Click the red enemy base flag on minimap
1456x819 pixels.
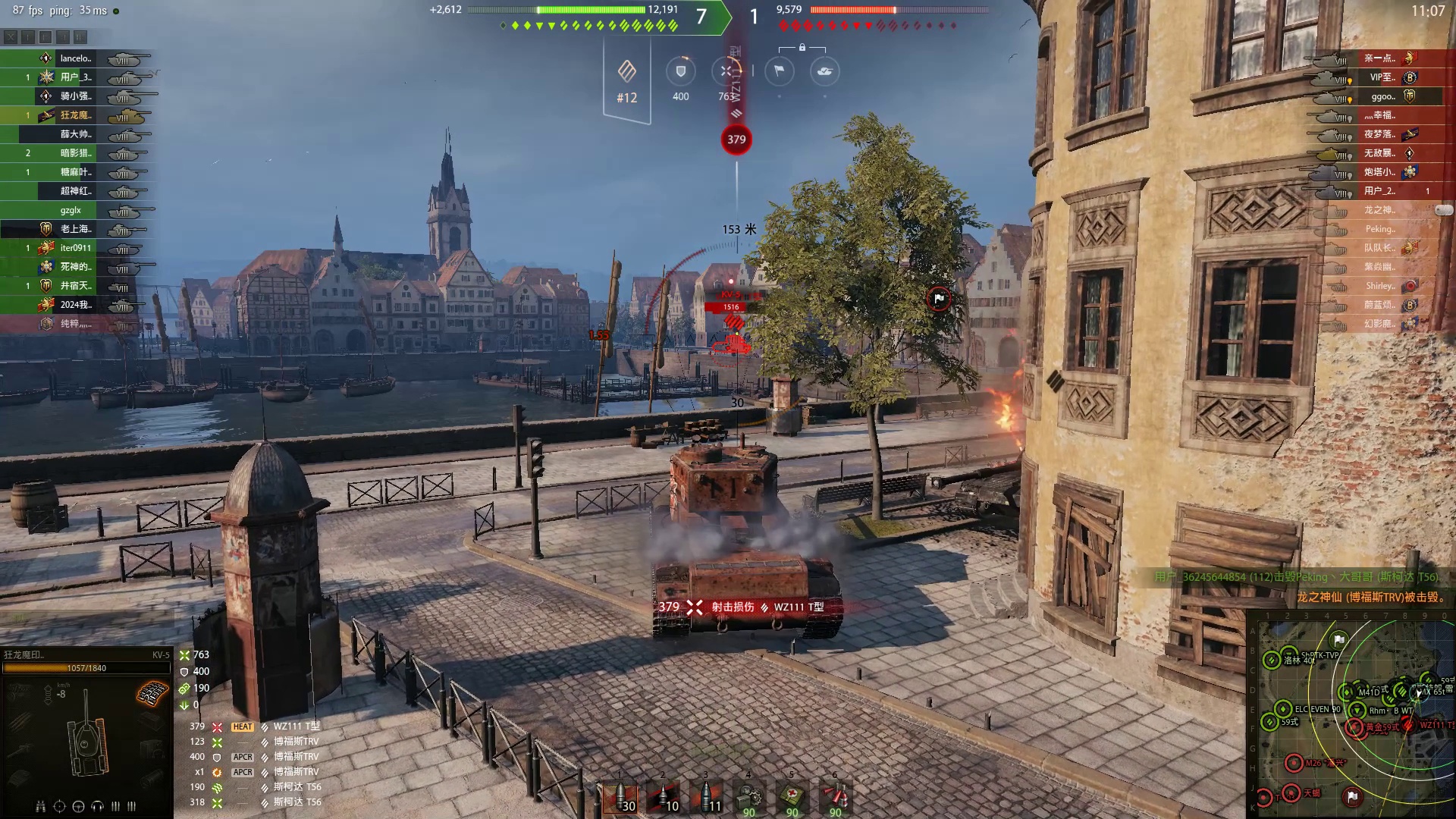pos(1352,796)
